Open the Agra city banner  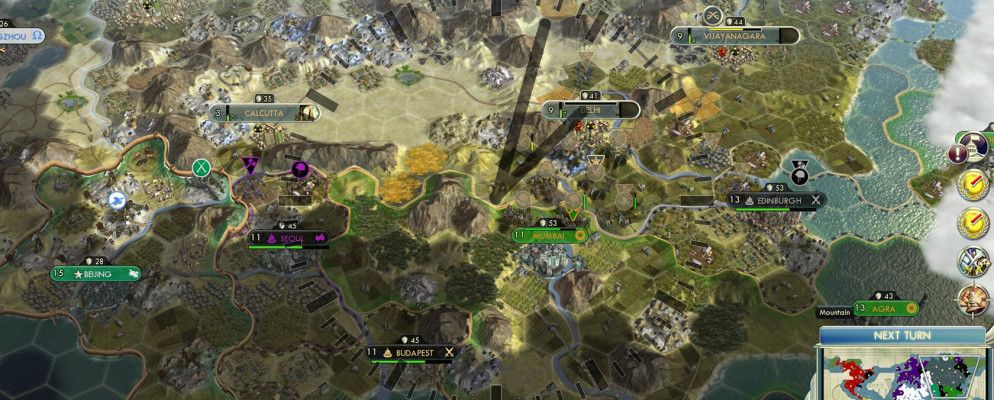pos(887,309)
